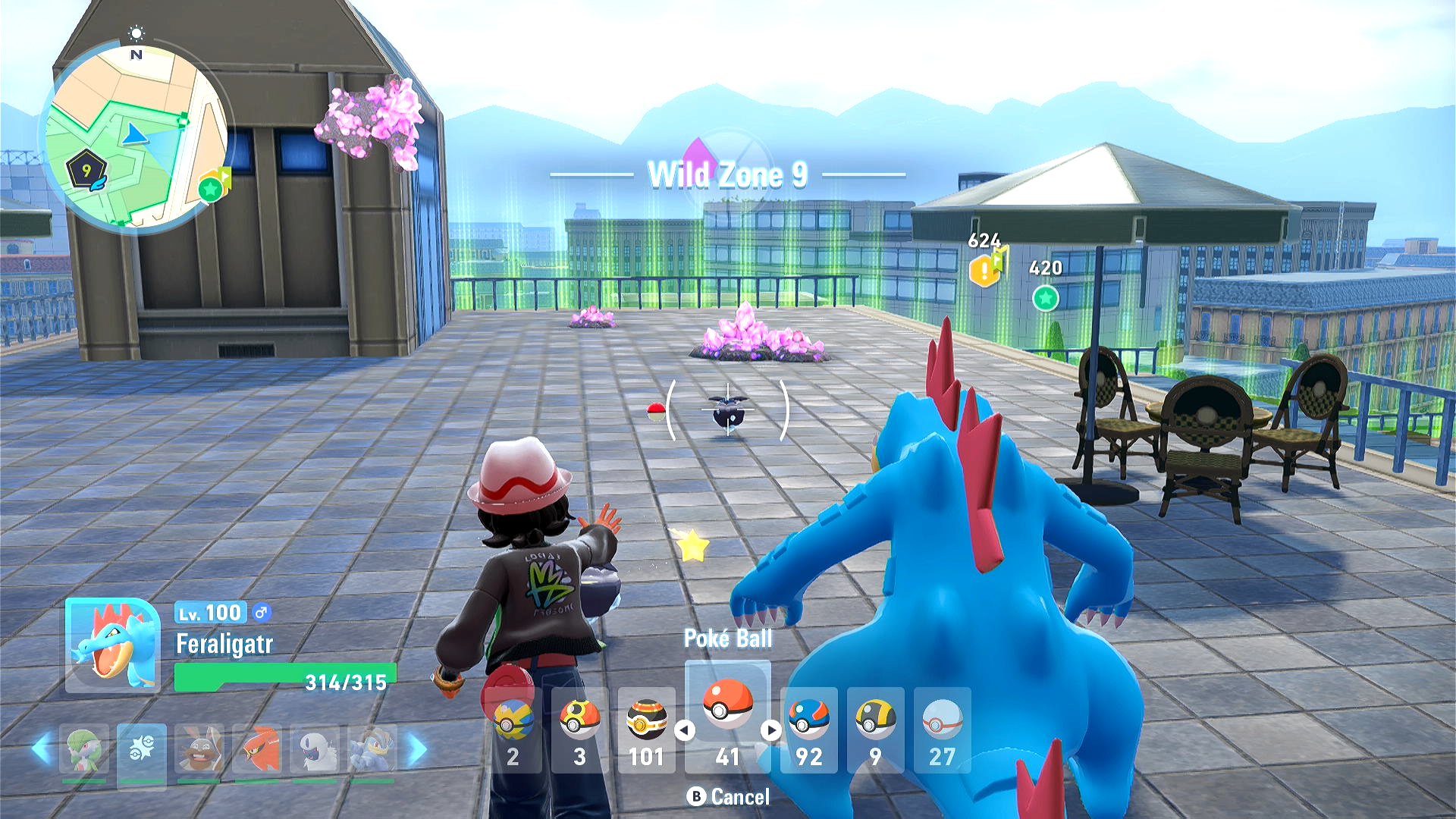This screenshot has width=1456, height=819.
Task: Choose the Ultra Ball slot
Action: 875,729
